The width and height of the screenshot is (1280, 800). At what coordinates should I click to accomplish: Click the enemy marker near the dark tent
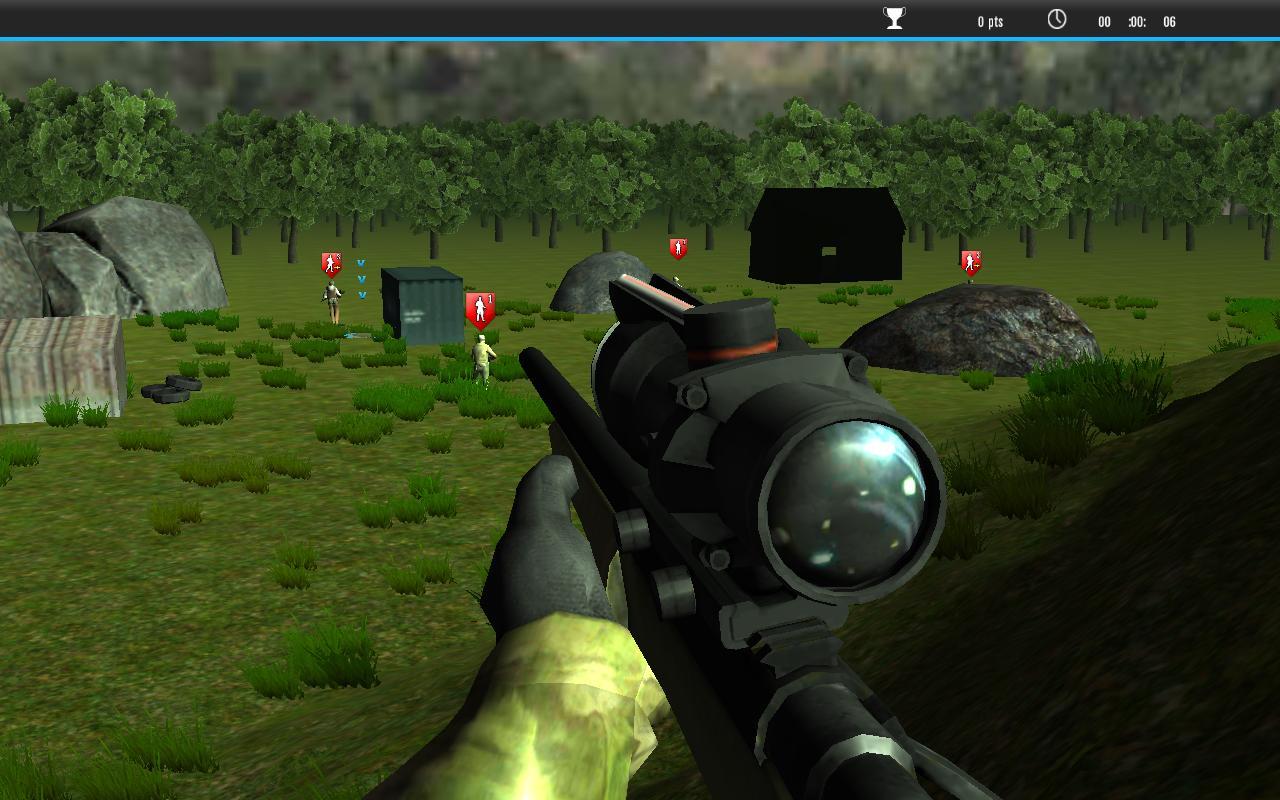(x=677, y=247)
